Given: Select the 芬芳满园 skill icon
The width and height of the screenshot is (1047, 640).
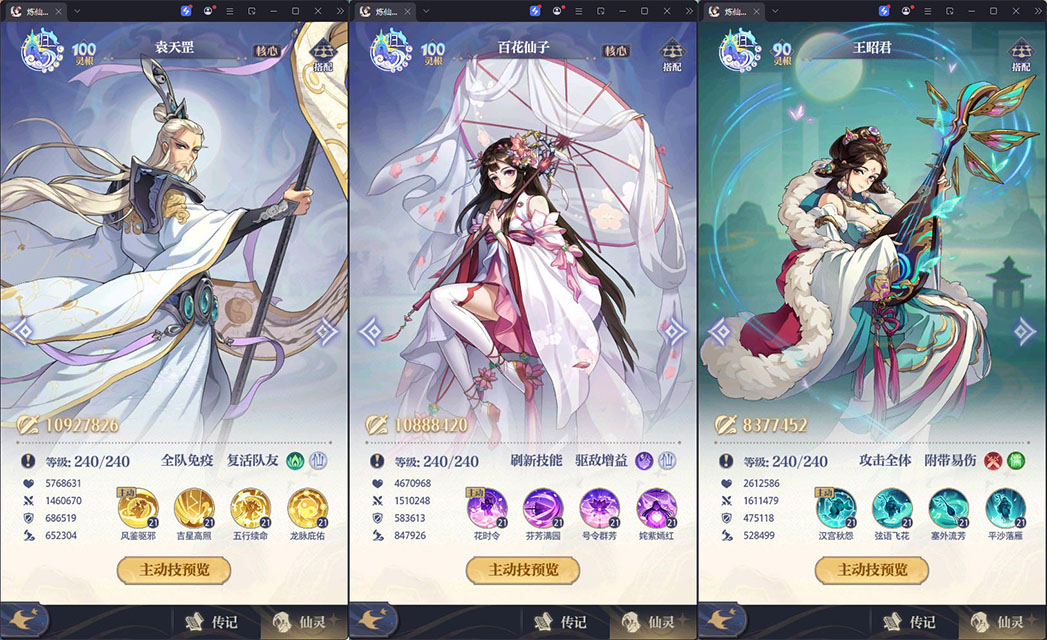Looking at the screenshot, I should tap(543, 509).
